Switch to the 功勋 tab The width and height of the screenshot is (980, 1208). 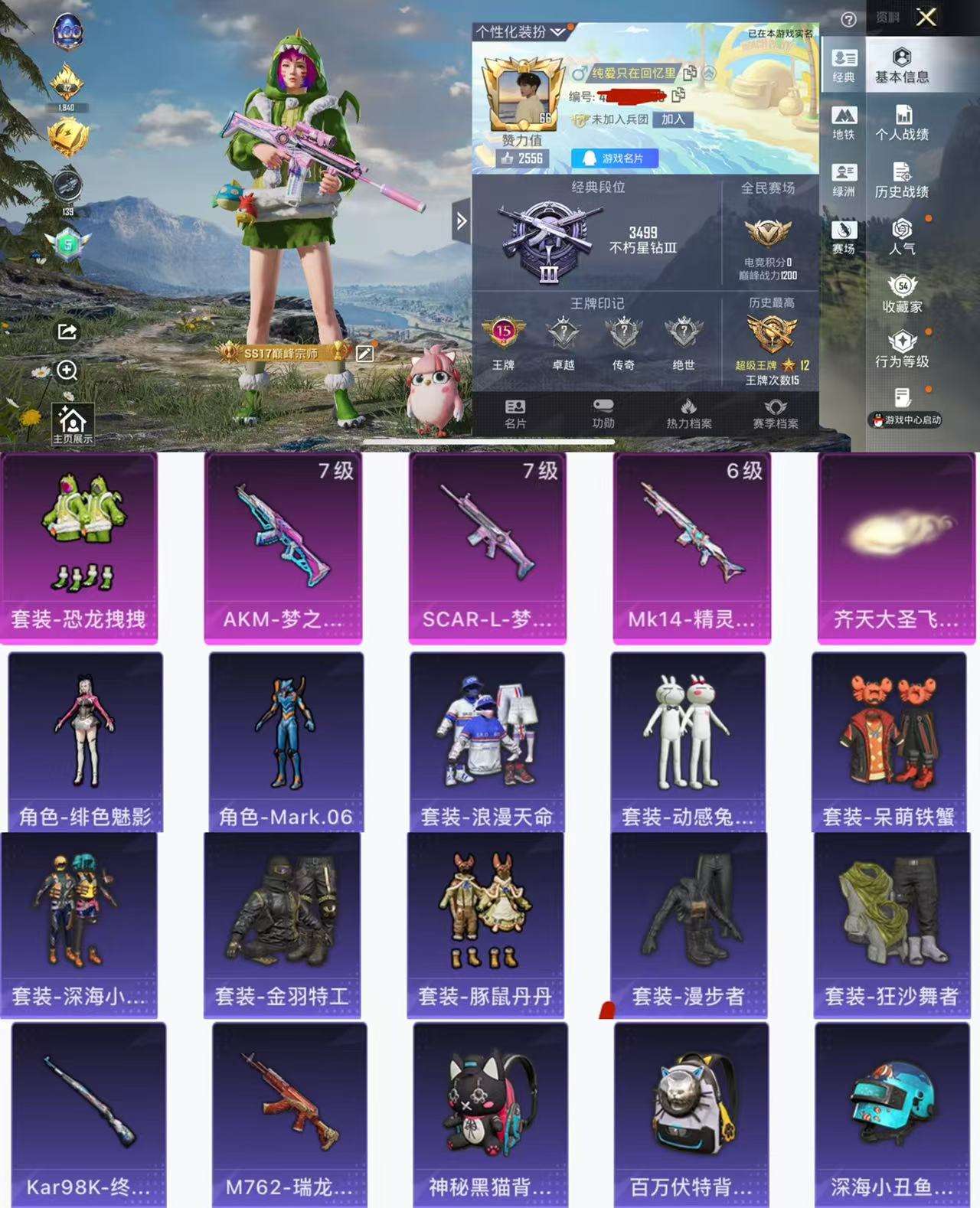601,413
